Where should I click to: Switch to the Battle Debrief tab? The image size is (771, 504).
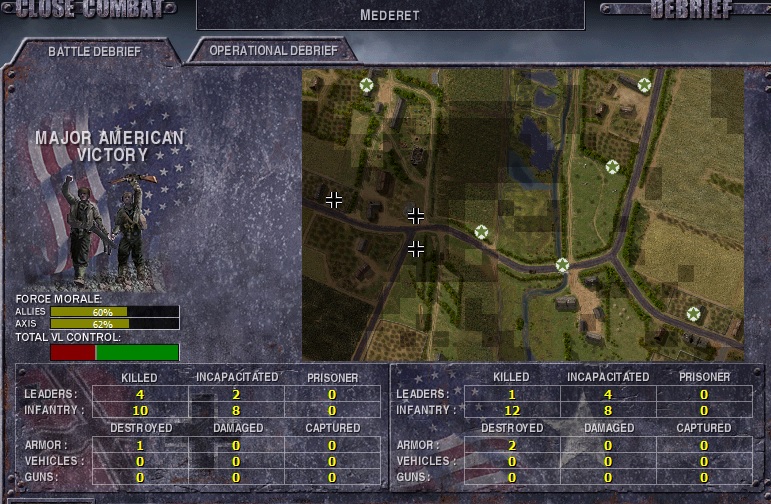point(95,51)
